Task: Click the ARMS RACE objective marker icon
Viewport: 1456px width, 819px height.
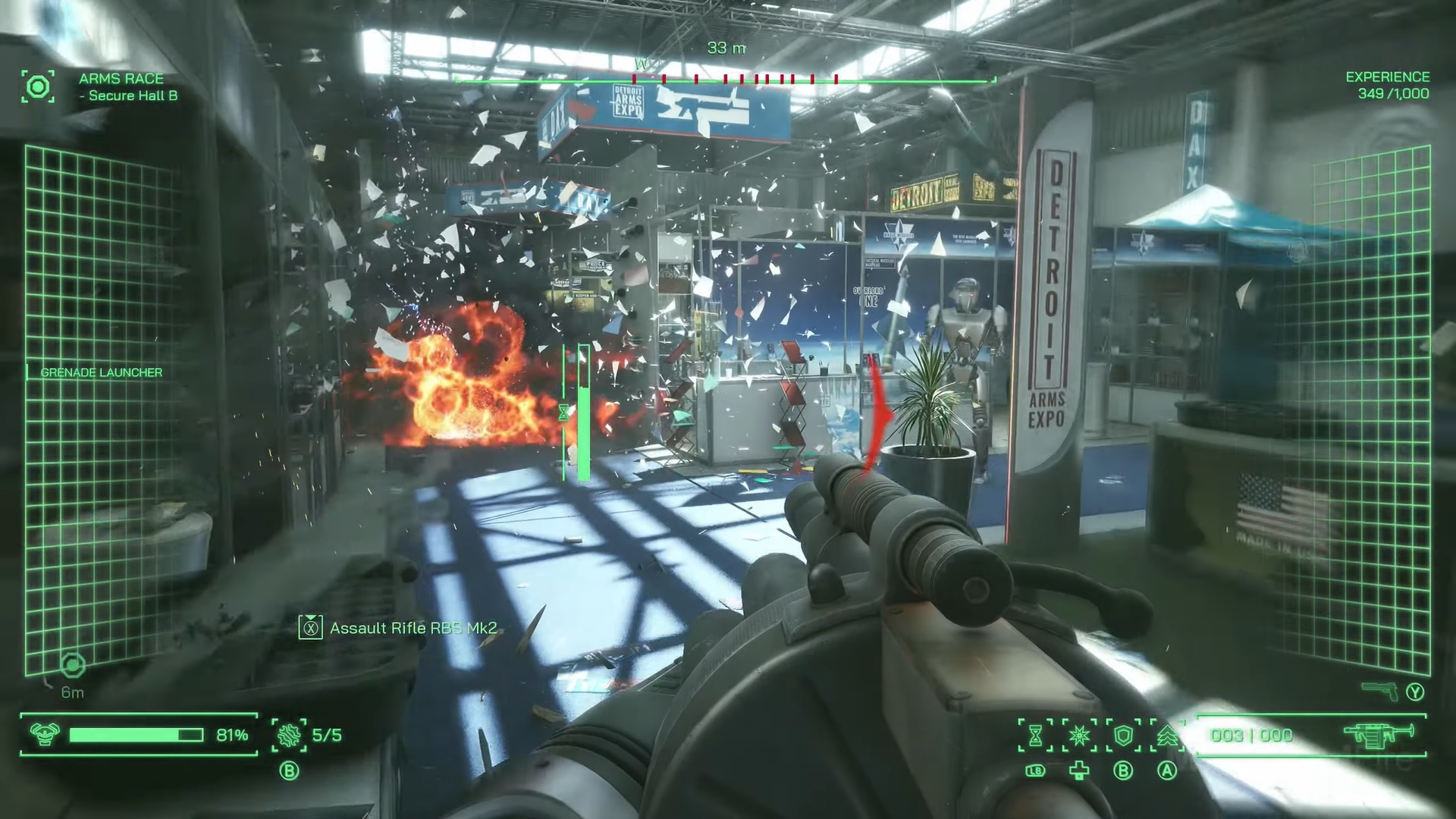Action: 38,86
